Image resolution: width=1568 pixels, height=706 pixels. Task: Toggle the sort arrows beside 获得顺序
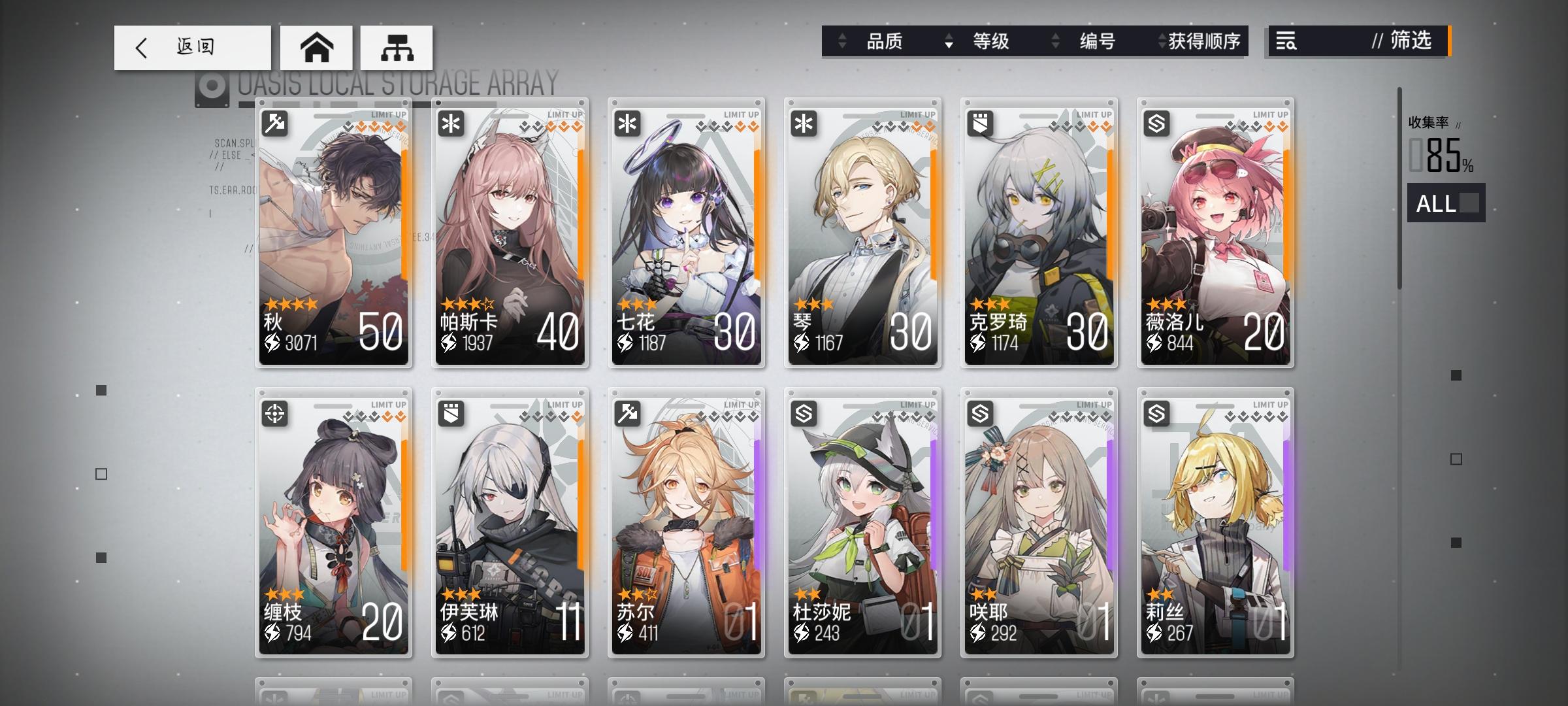(1162, 41)
